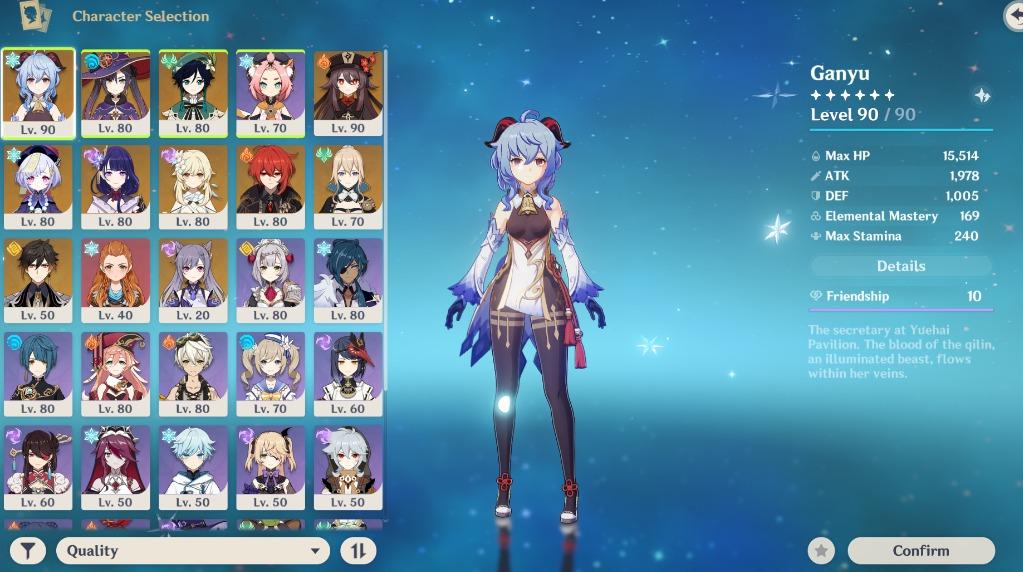Viewport: 1023px width, 572px height.
Task: Open the Quality sort dropdown
Action: (192, 550)
